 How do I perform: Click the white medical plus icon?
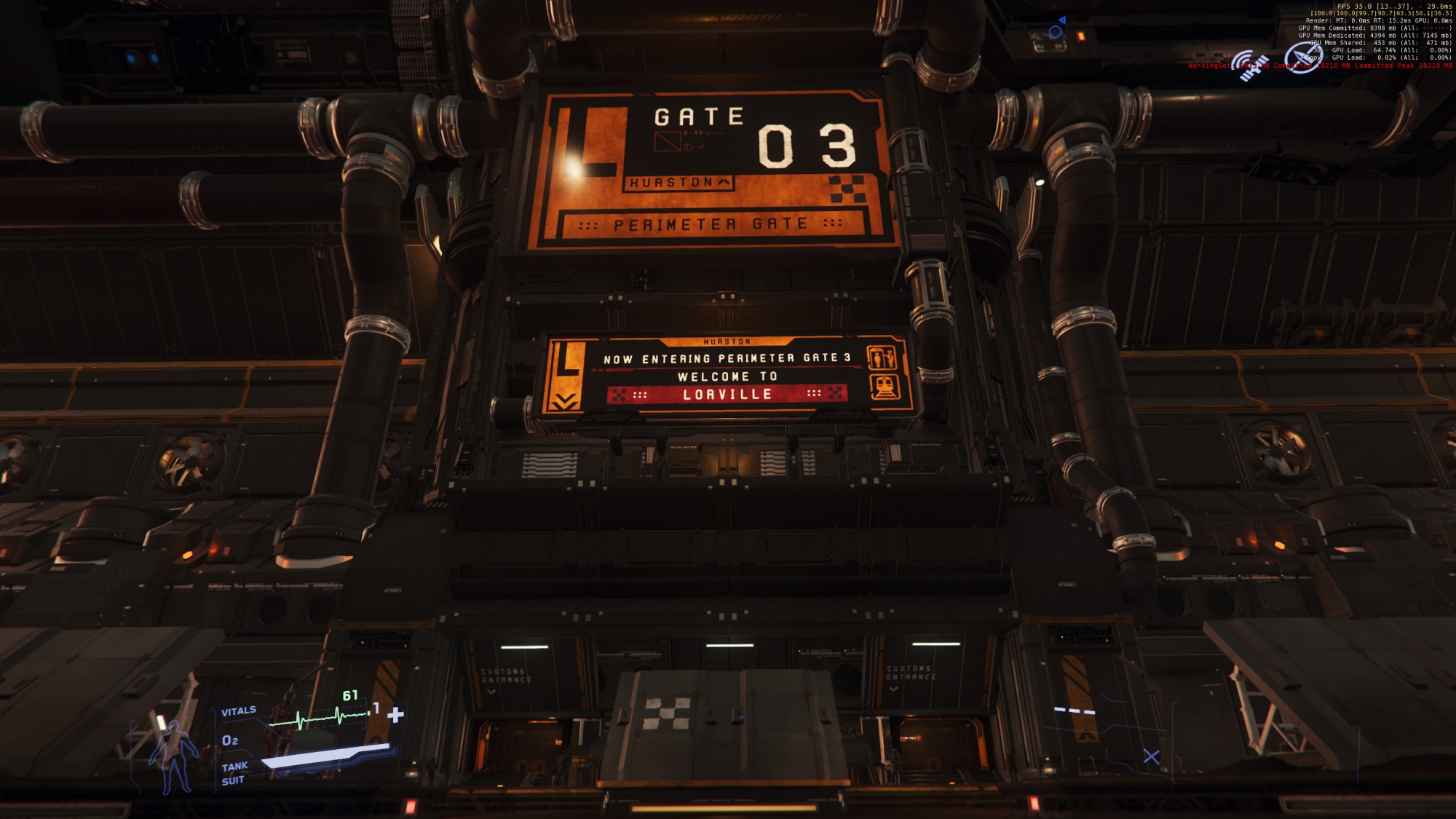pyautogui.click(x=395, y=715)
